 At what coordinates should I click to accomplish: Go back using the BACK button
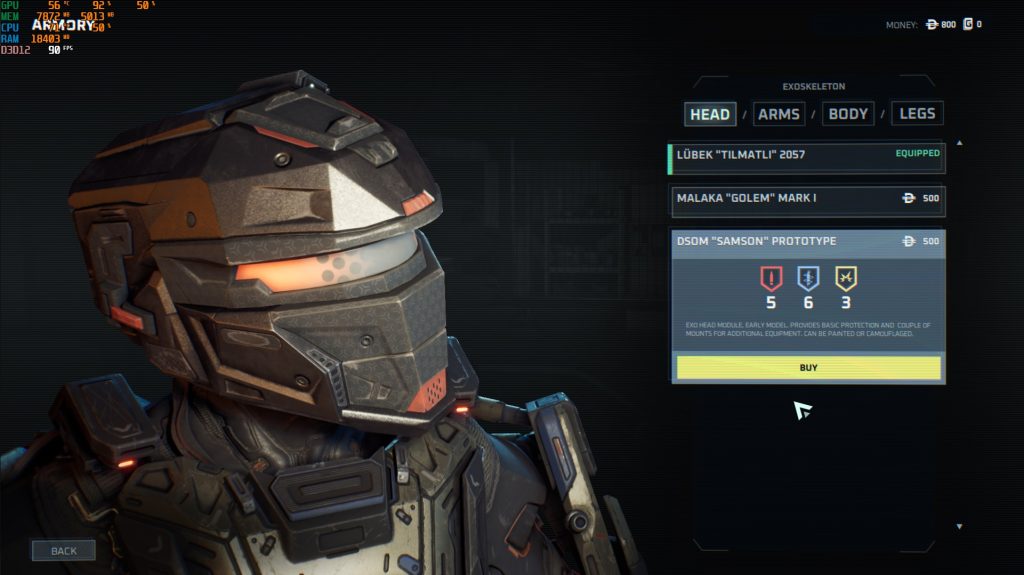63,551
